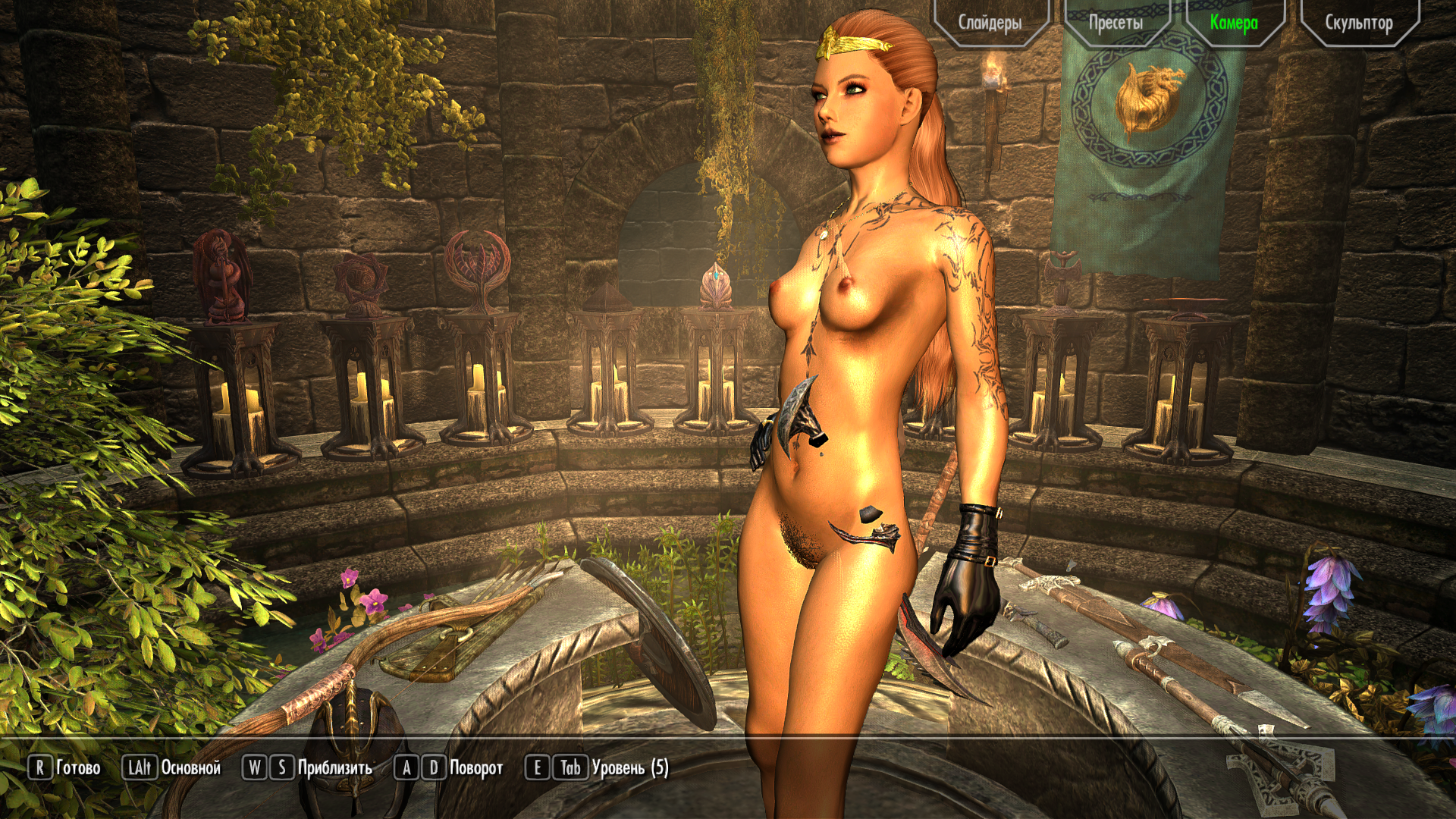This screenshot has height=819, width=1456.
Task: Select the Камера tab
Action: (1234, 23)
